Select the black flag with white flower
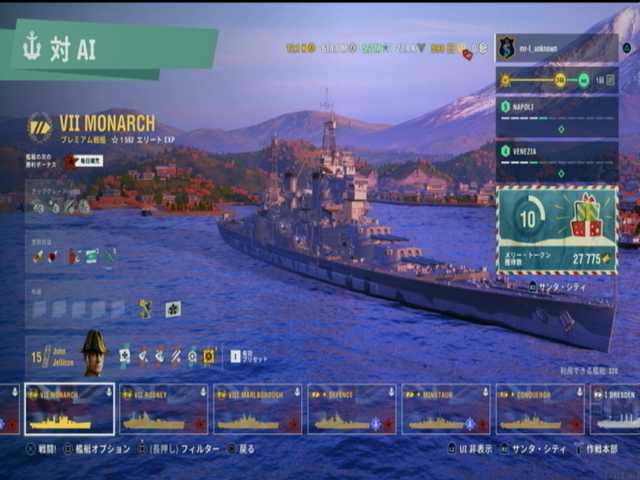 point(173,309)
